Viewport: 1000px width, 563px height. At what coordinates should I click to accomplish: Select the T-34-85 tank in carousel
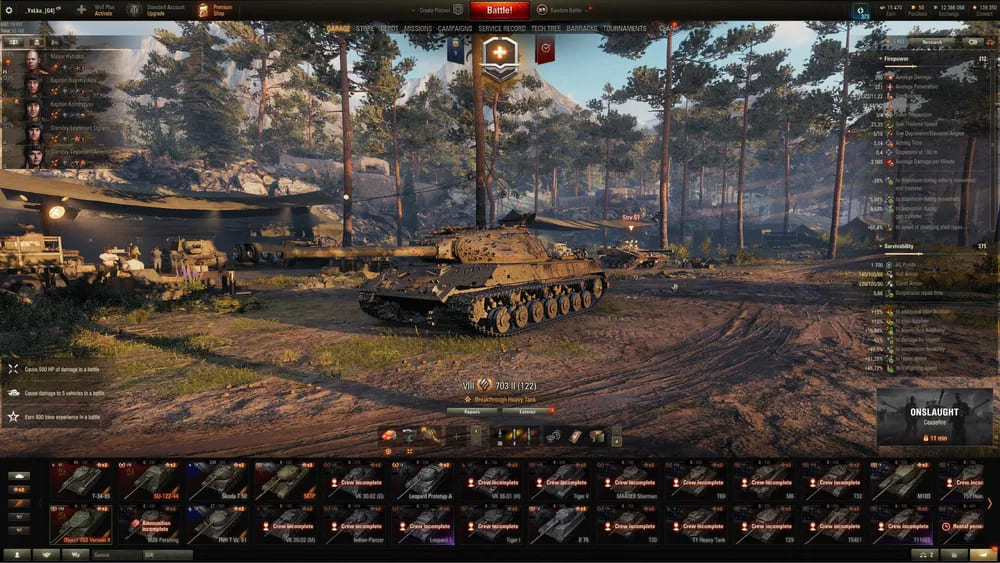[83, 480]
